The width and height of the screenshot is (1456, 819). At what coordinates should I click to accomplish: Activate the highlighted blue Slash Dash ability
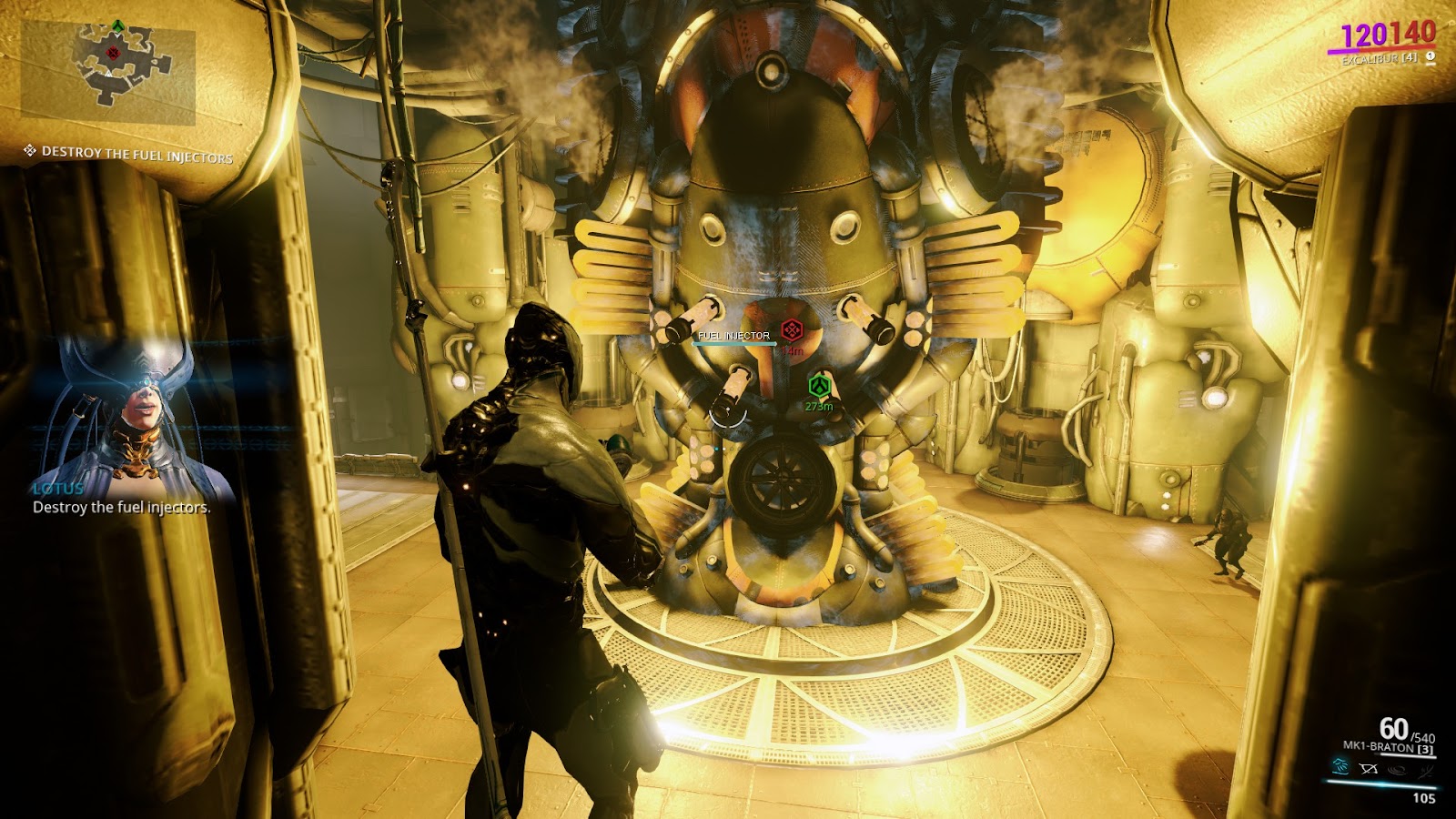pos(1340,767)
